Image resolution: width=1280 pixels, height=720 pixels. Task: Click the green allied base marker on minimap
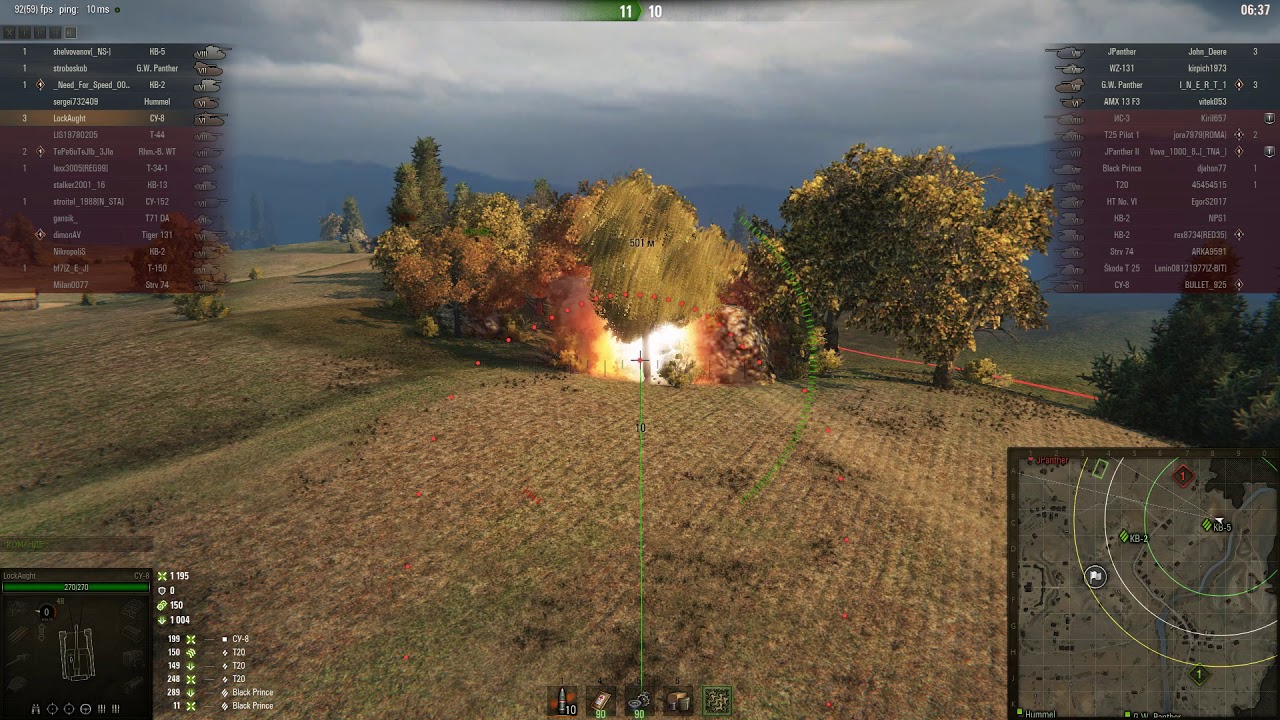point(1198,676)
